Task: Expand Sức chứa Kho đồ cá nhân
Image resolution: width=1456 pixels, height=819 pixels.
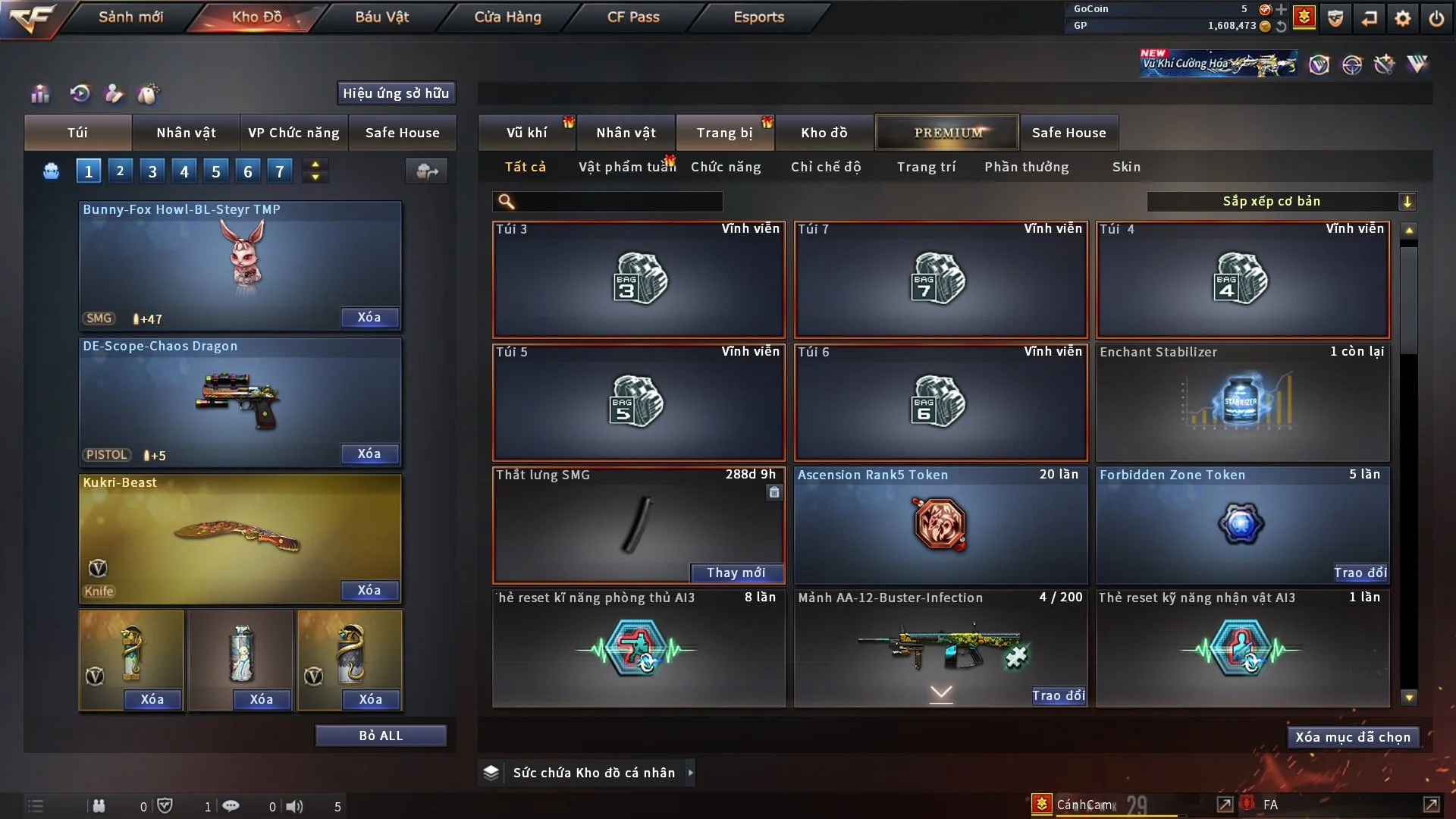Action: (690, 773)
